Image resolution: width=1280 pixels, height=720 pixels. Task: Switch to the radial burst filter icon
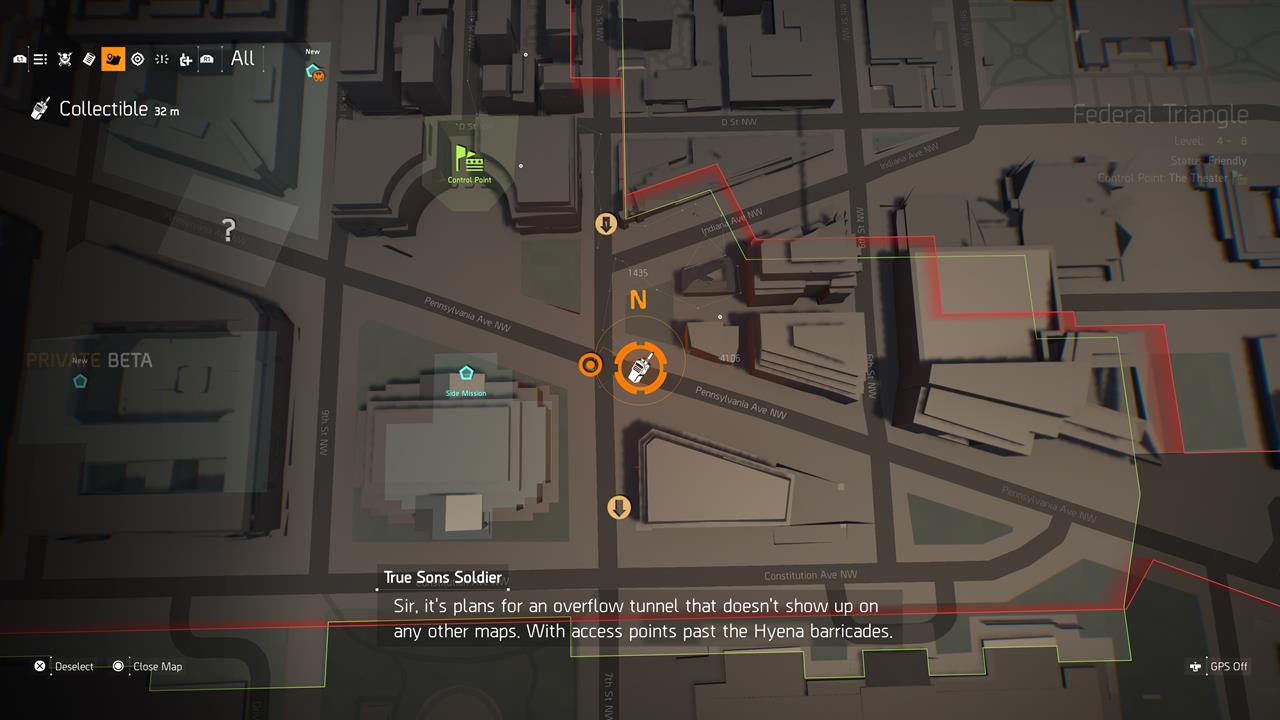(x=162, y=59)
